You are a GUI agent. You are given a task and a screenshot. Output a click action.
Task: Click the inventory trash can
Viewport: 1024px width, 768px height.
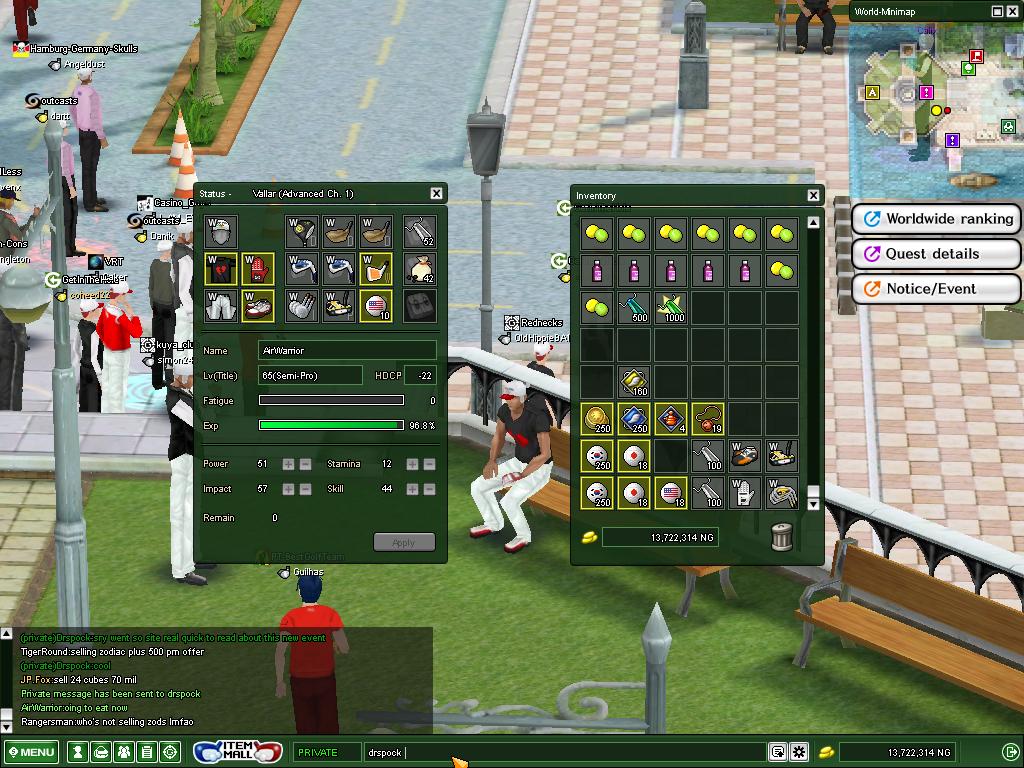tap(782, 537)
